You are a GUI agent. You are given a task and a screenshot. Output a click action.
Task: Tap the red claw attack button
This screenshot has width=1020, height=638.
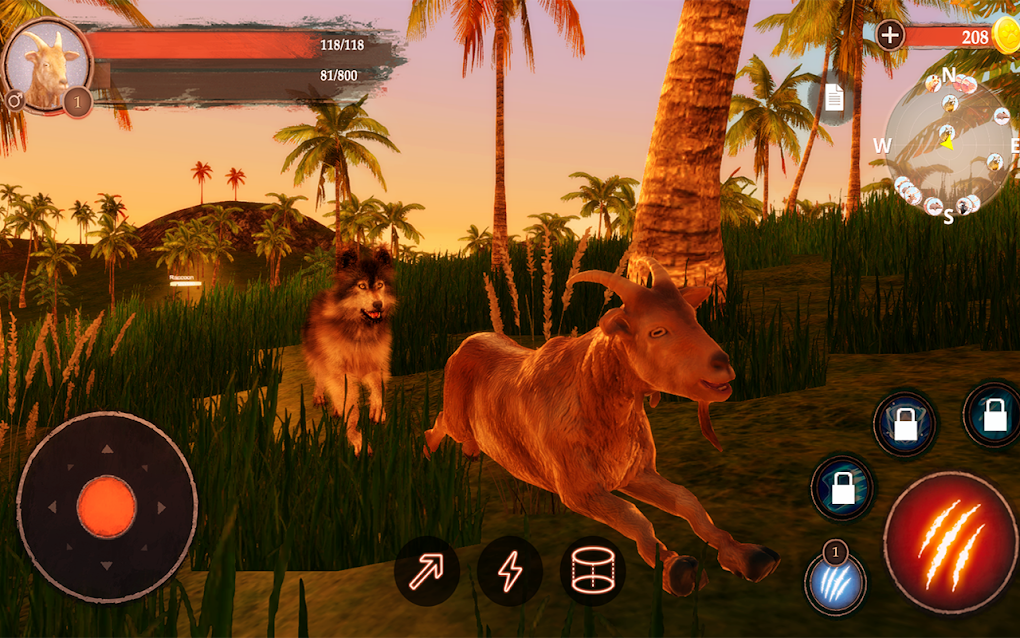point(950,542)
